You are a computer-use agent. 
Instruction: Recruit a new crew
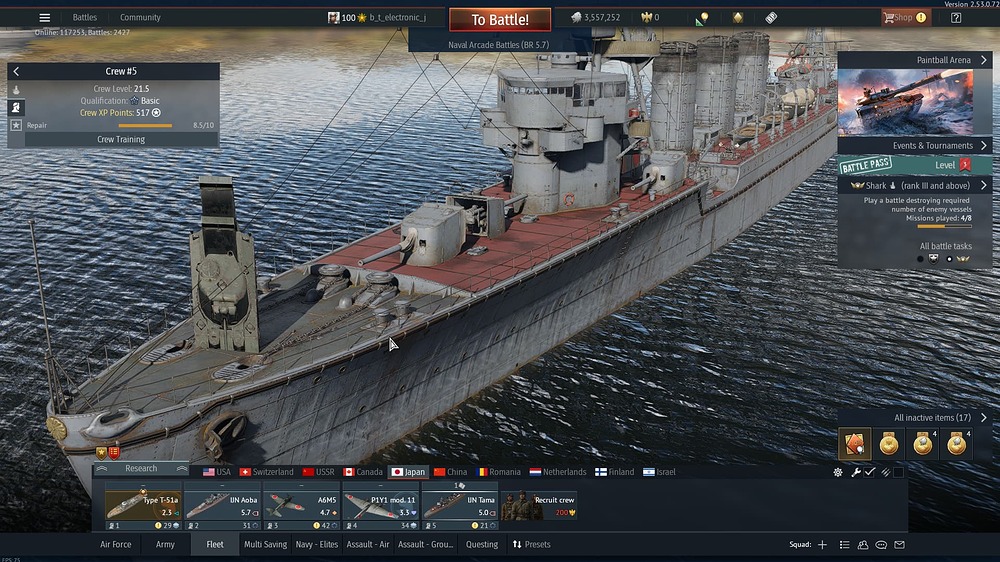tap(539, 506)
